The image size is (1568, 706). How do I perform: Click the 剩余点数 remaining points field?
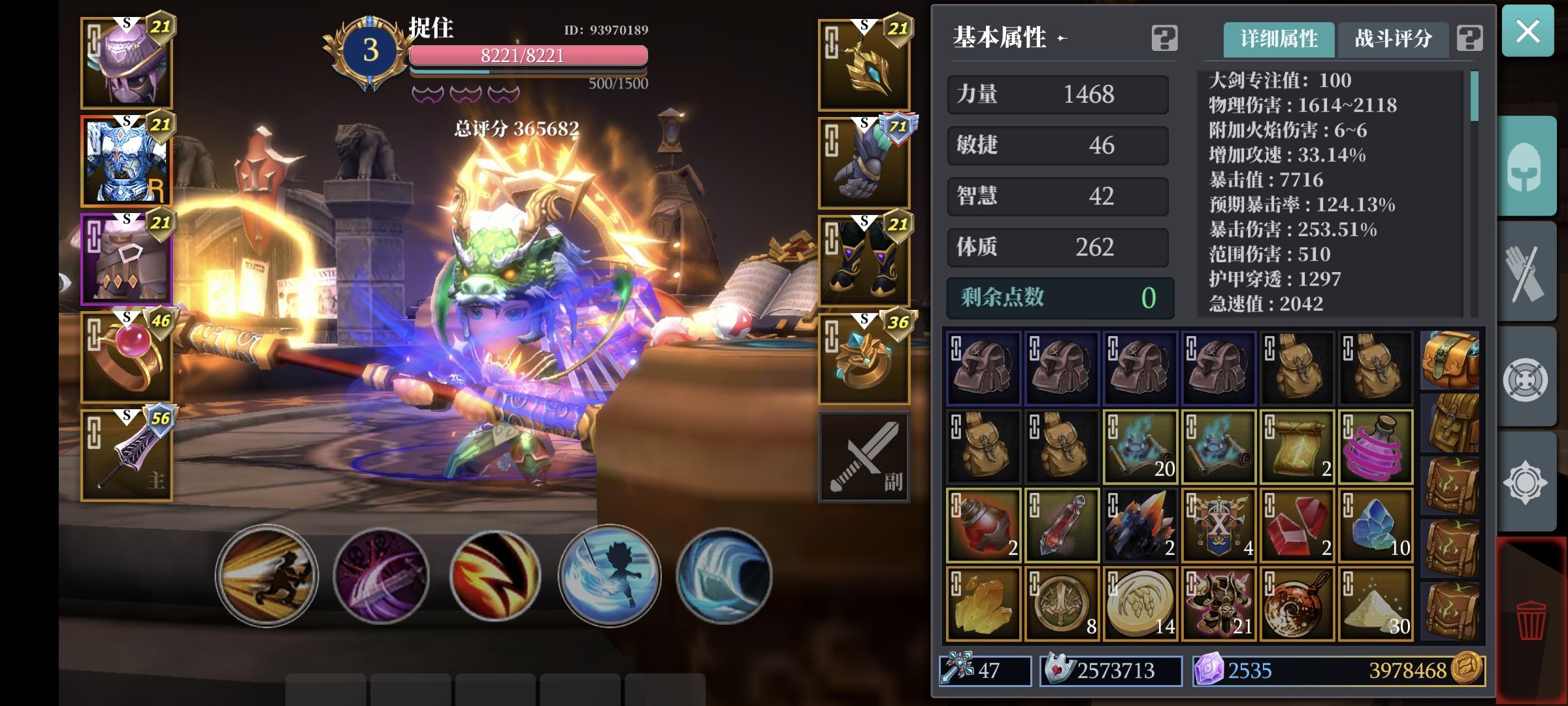(1058, 298)
